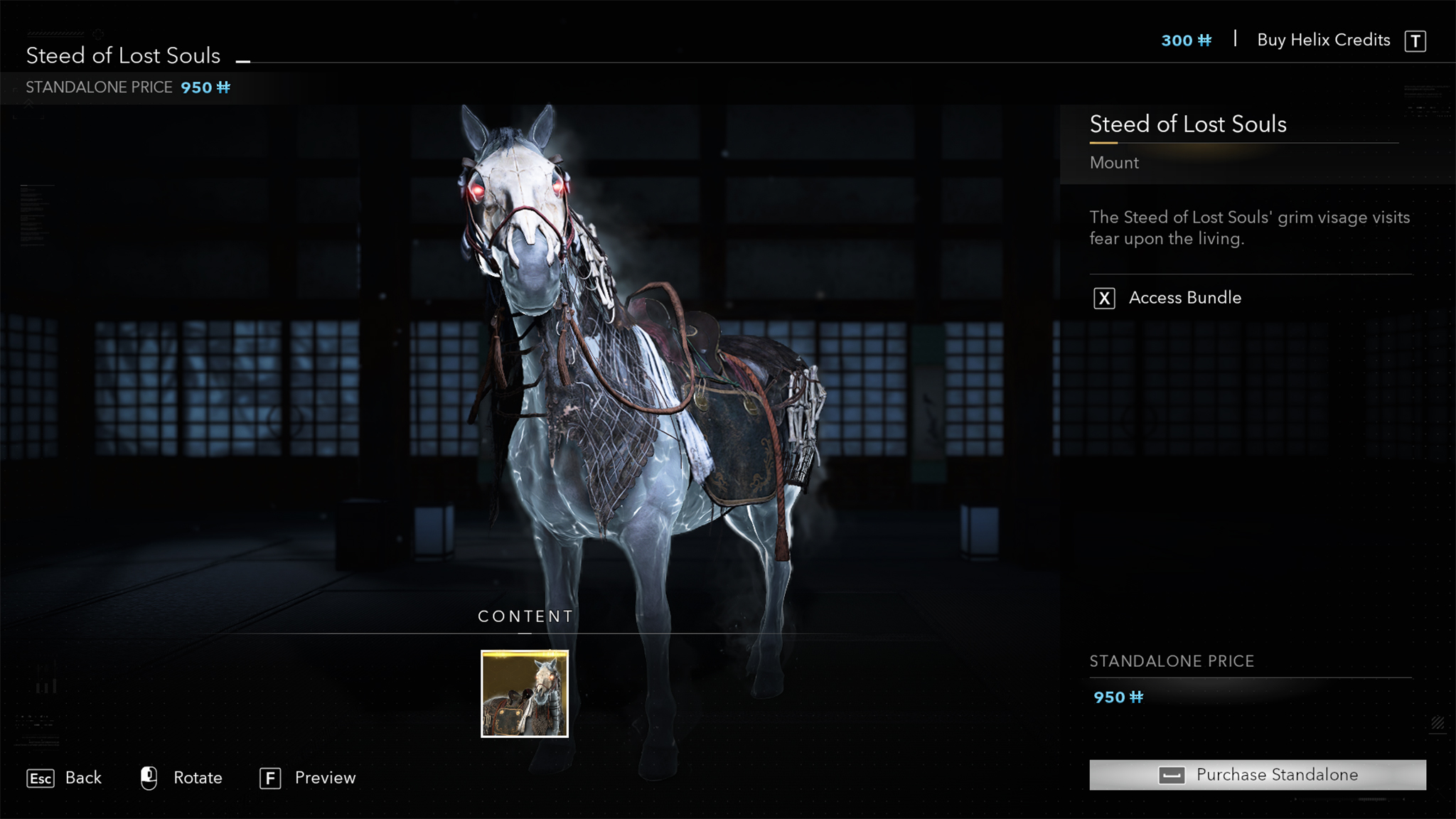The height and width of the screenshot is (819, 1456).
Task: Open Buy Helix Credits
Action: tap(1322, 41)
